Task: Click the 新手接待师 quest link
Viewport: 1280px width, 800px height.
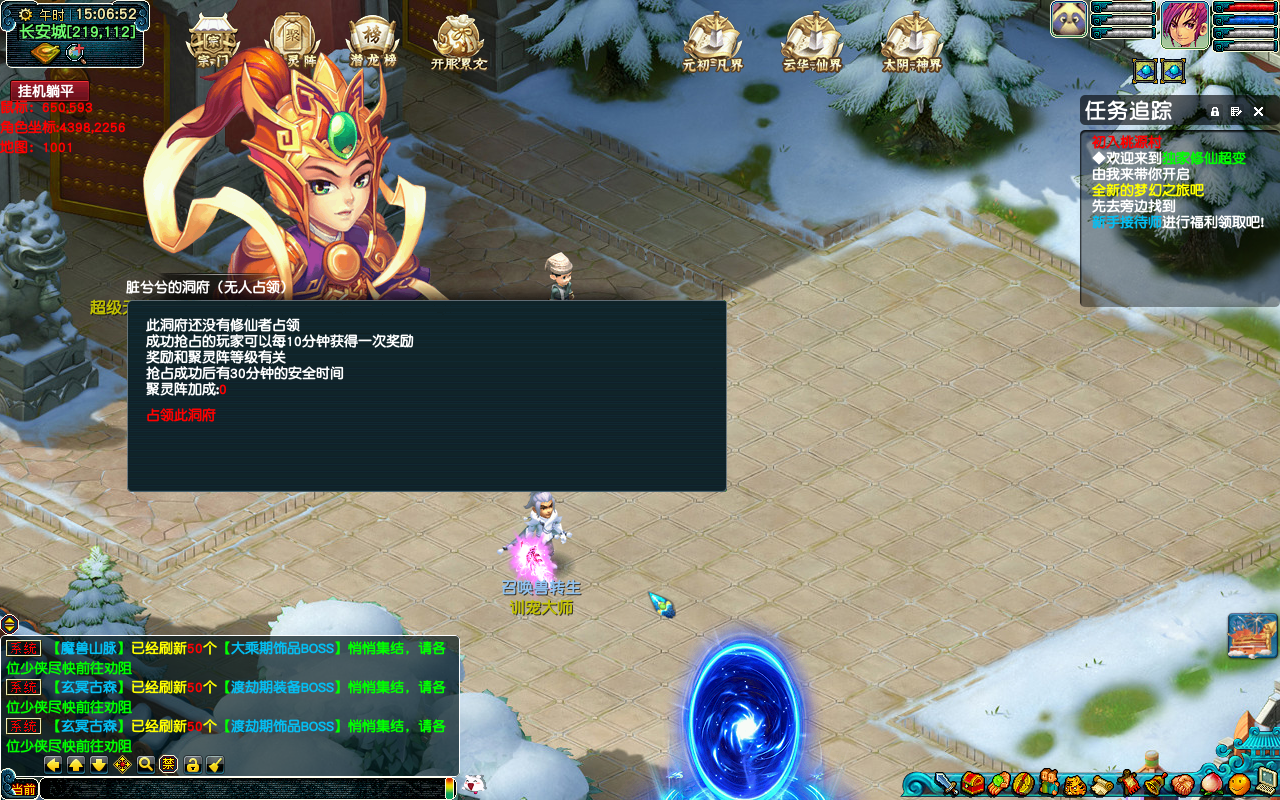Action: [x=1126, y=222]
